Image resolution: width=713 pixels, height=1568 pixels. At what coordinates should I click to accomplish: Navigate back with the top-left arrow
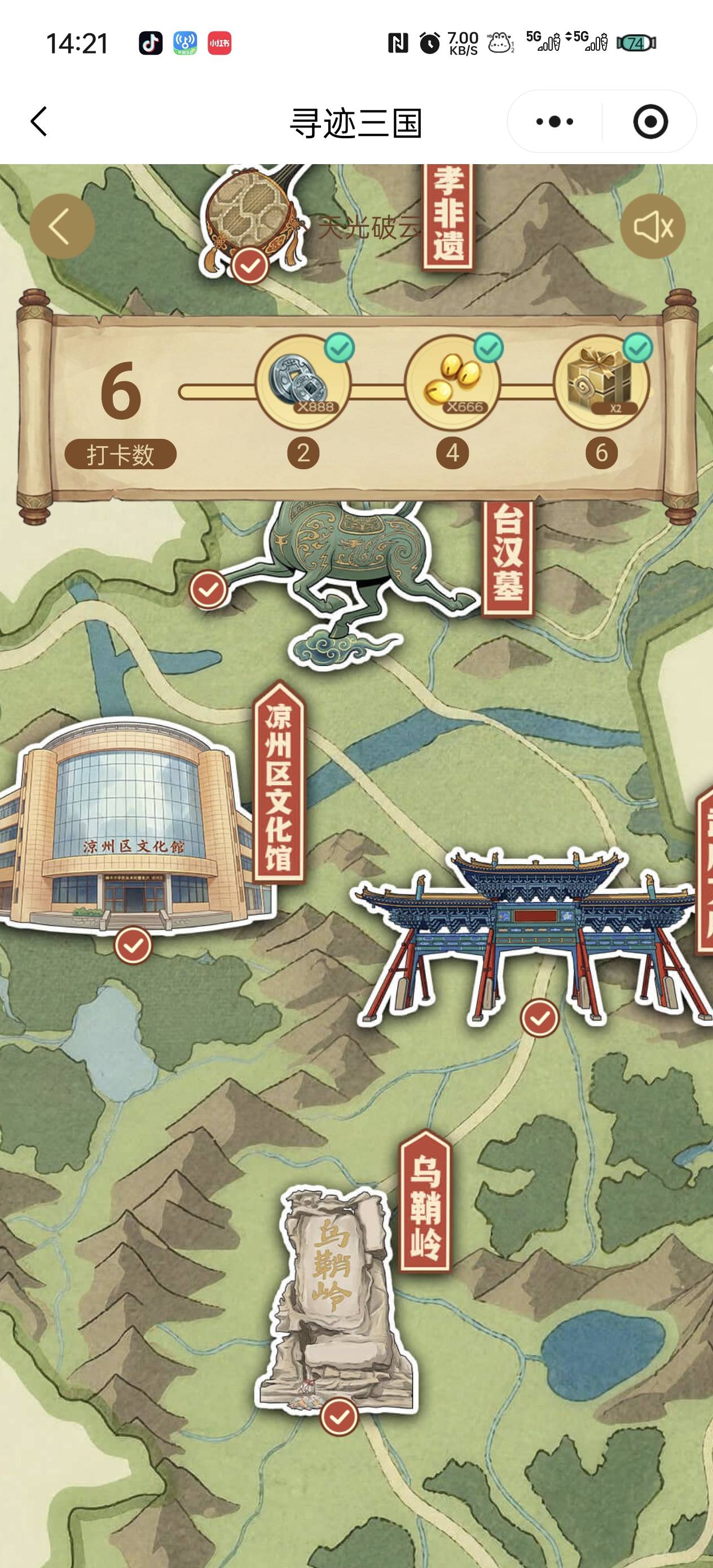tap(39, 122)
